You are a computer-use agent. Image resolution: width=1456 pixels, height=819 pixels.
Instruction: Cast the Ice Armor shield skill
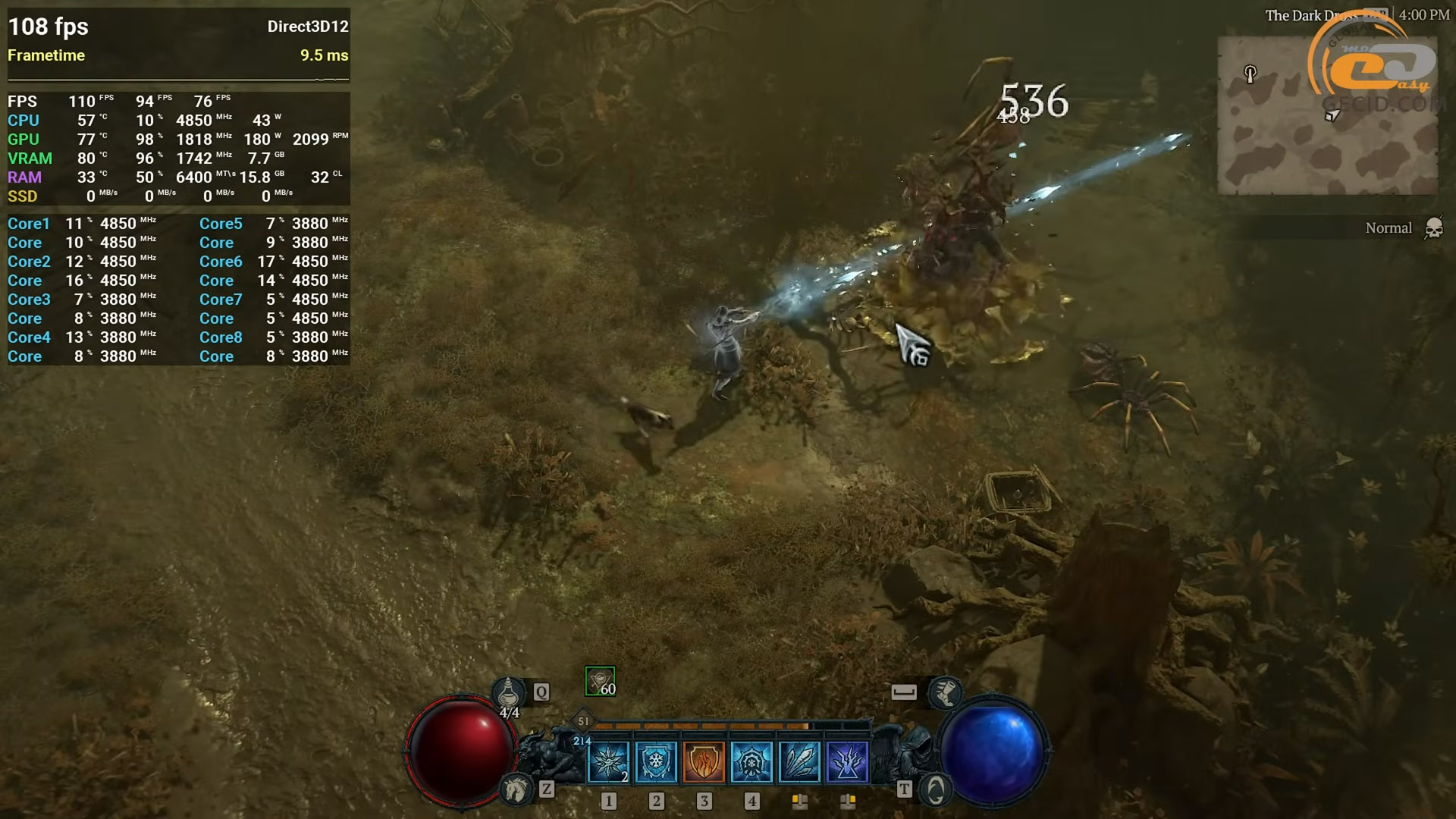pyautogui.click(x=656, y=761)
